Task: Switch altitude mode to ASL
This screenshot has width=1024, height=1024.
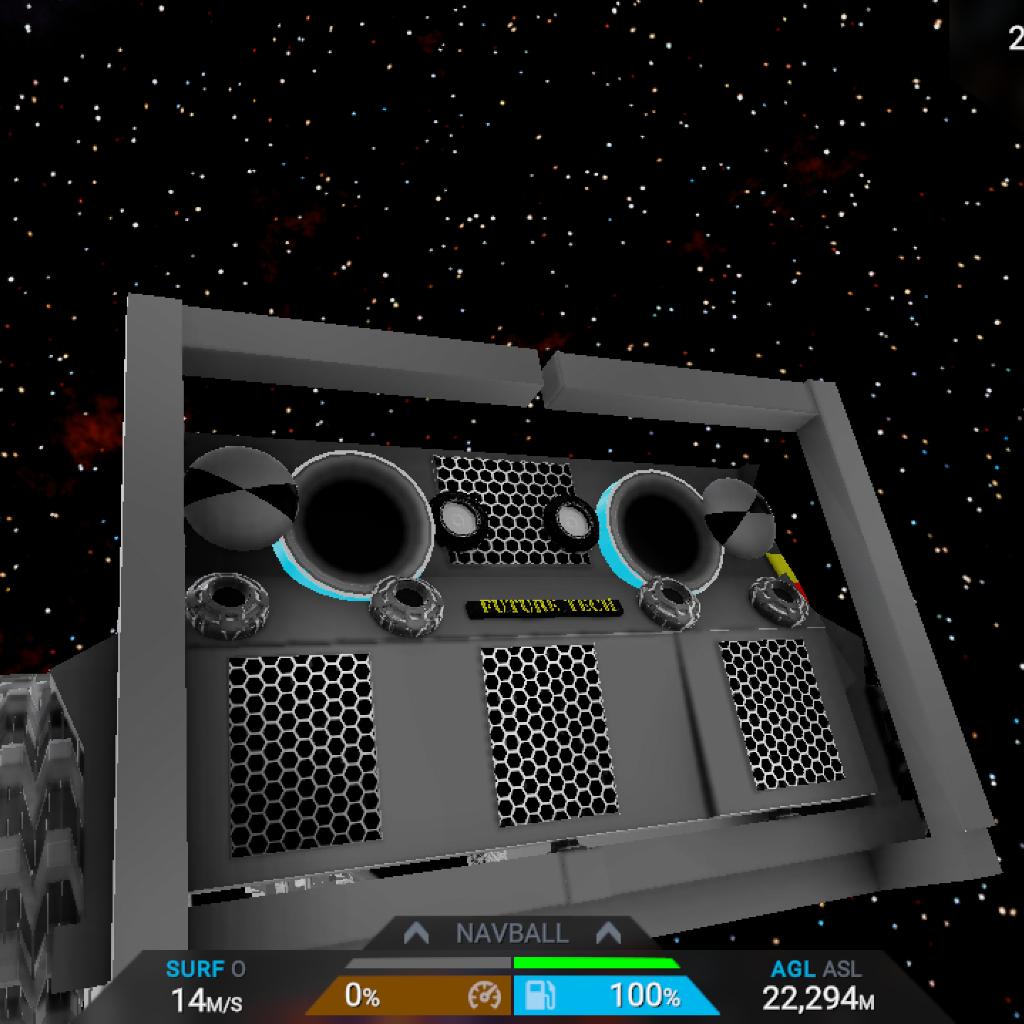Action: coord(843,969)
